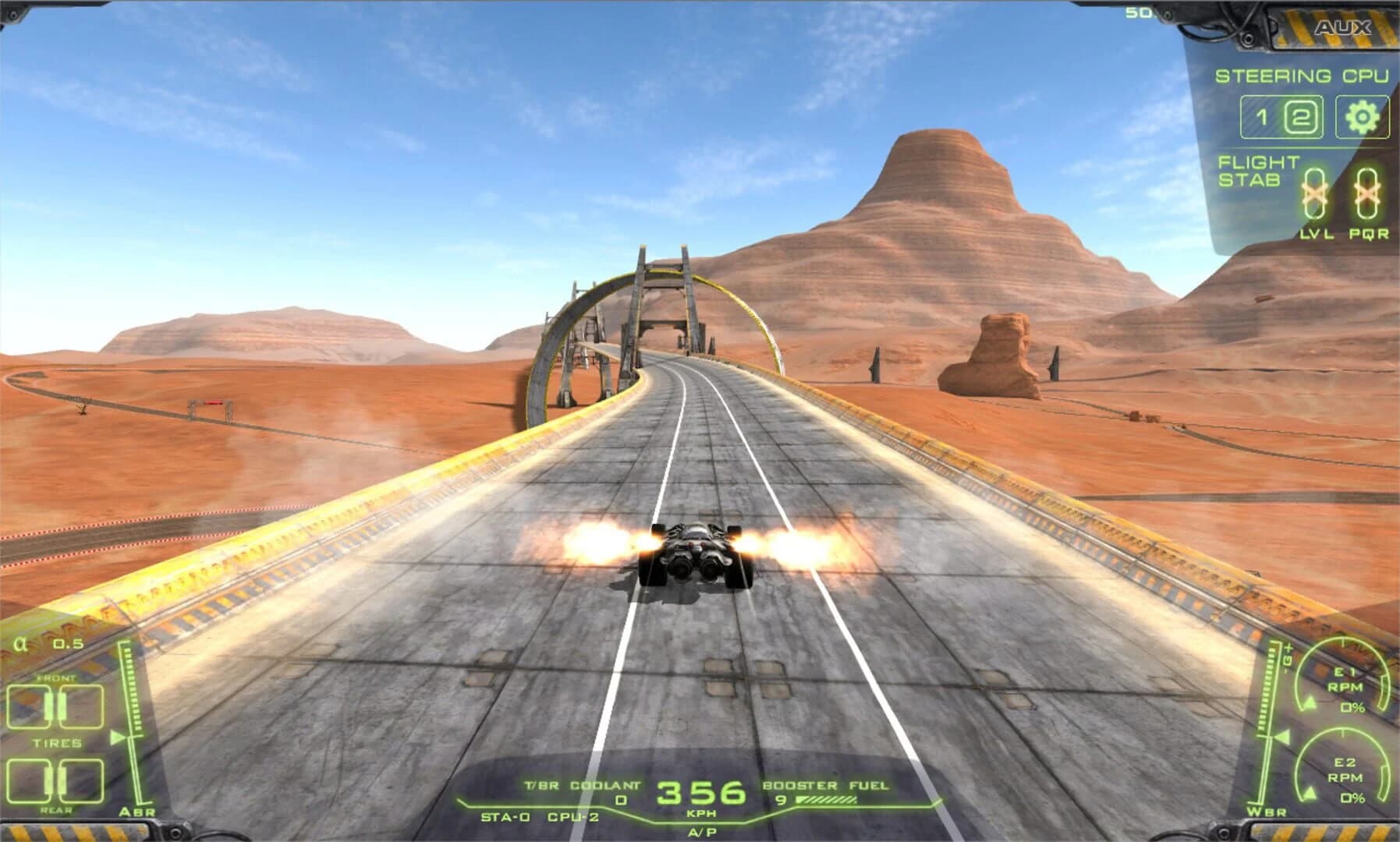Expand the Flight Stab panel
1400x842 pixels.
tap(1259, 168)
